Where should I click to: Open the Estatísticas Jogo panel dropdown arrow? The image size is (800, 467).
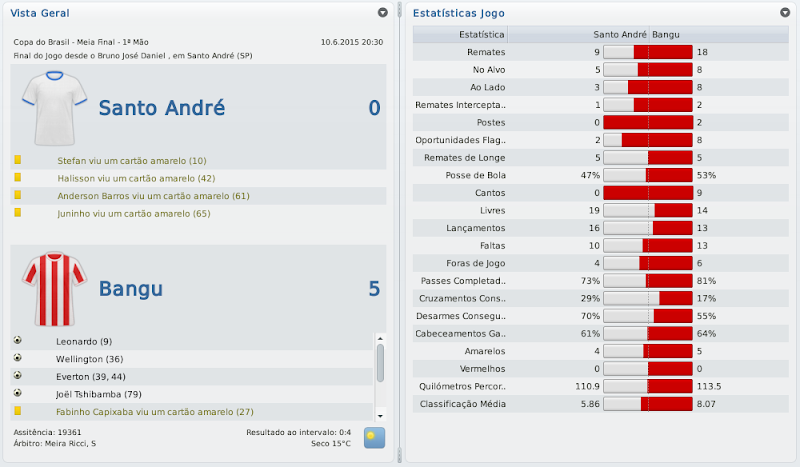pos(785,13)
